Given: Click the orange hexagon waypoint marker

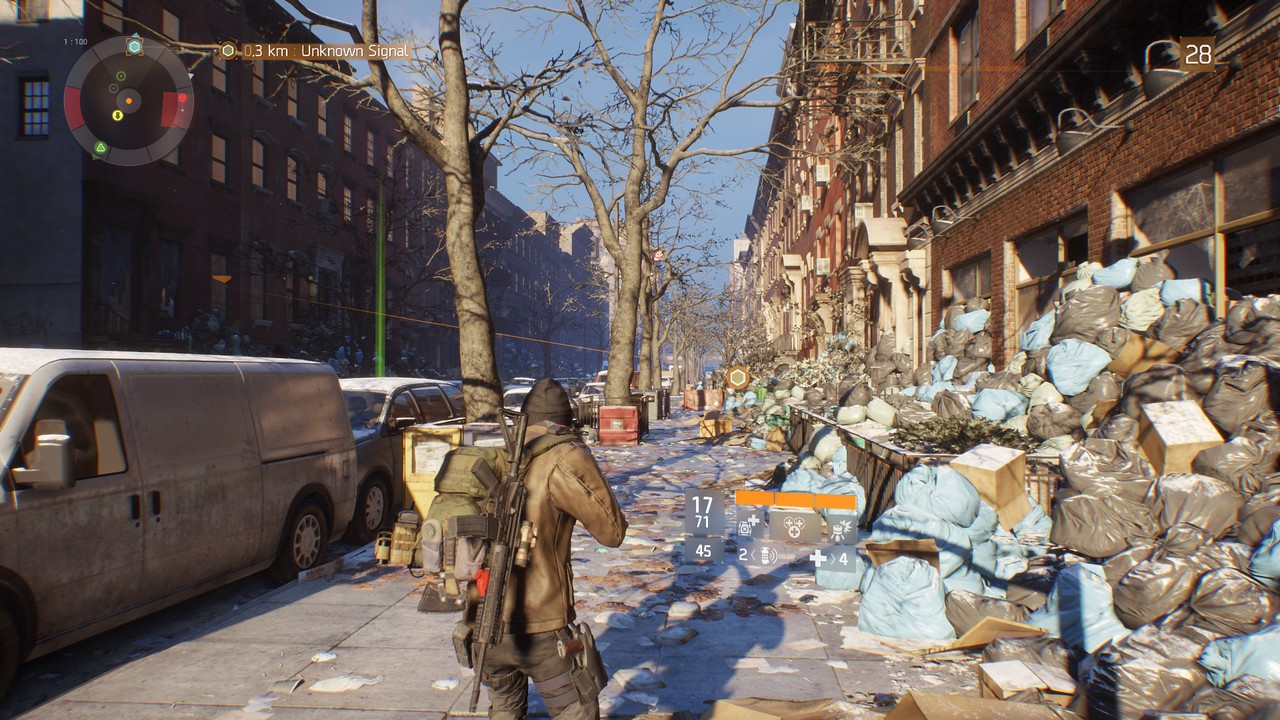Looking at the screenshot, I should (738, 377).
